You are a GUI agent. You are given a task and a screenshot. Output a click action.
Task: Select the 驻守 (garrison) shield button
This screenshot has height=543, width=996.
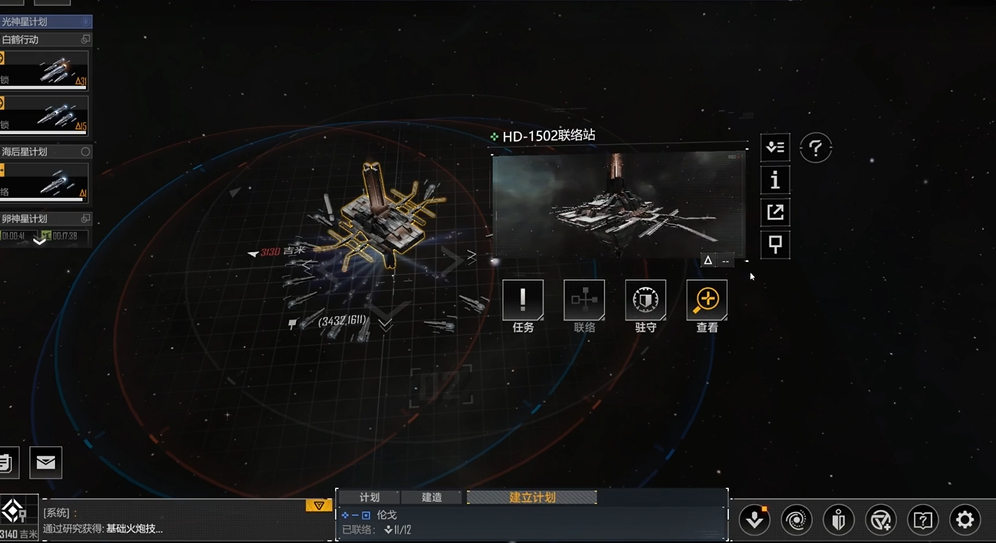(645, 300)
